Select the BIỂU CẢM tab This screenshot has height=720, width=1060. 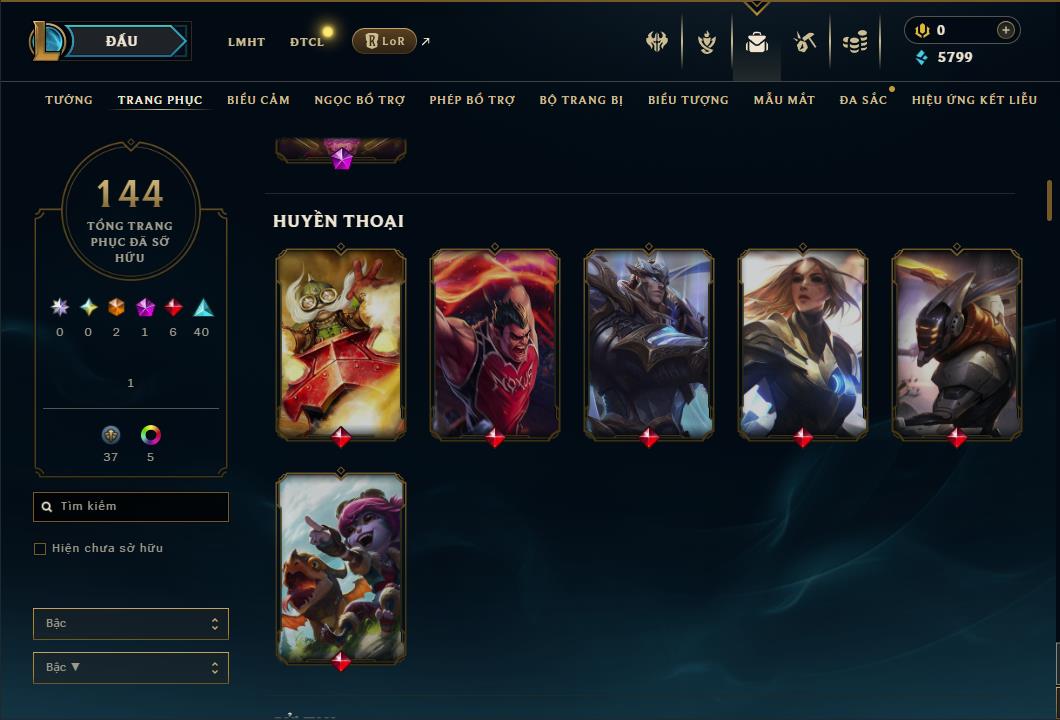click(258, 100)
